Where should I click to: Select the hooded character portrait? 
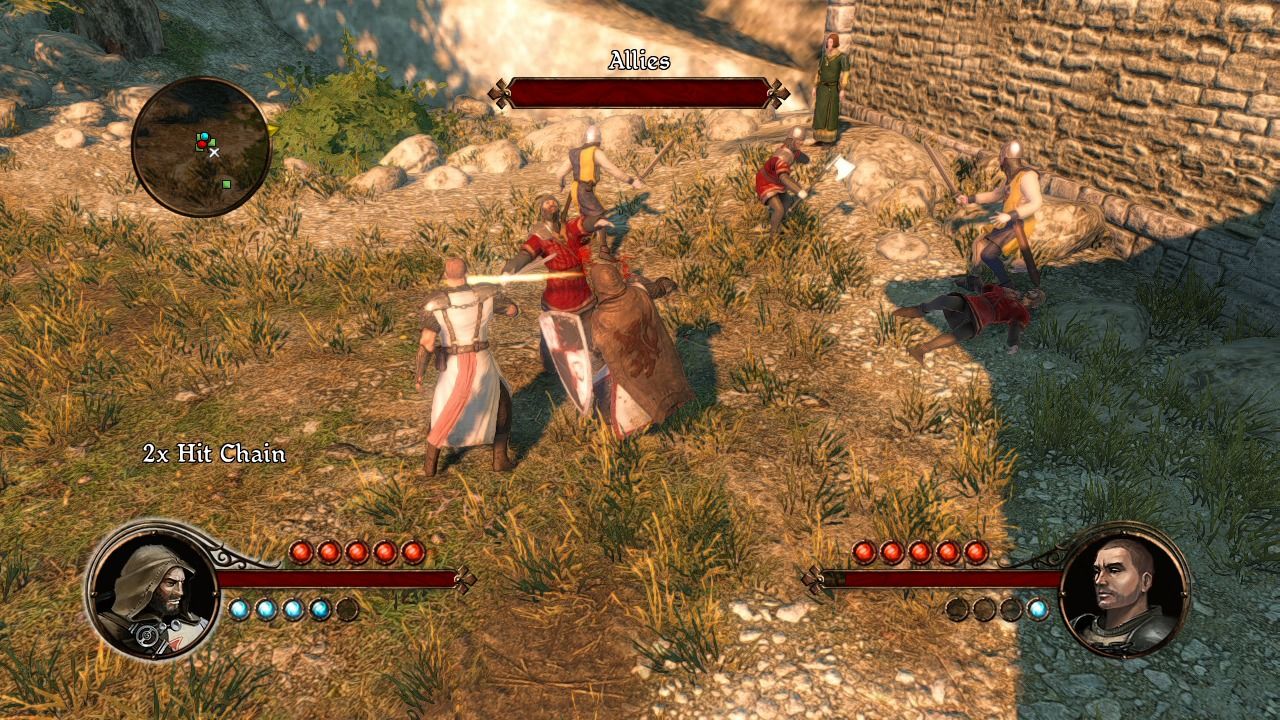[153, 590]
